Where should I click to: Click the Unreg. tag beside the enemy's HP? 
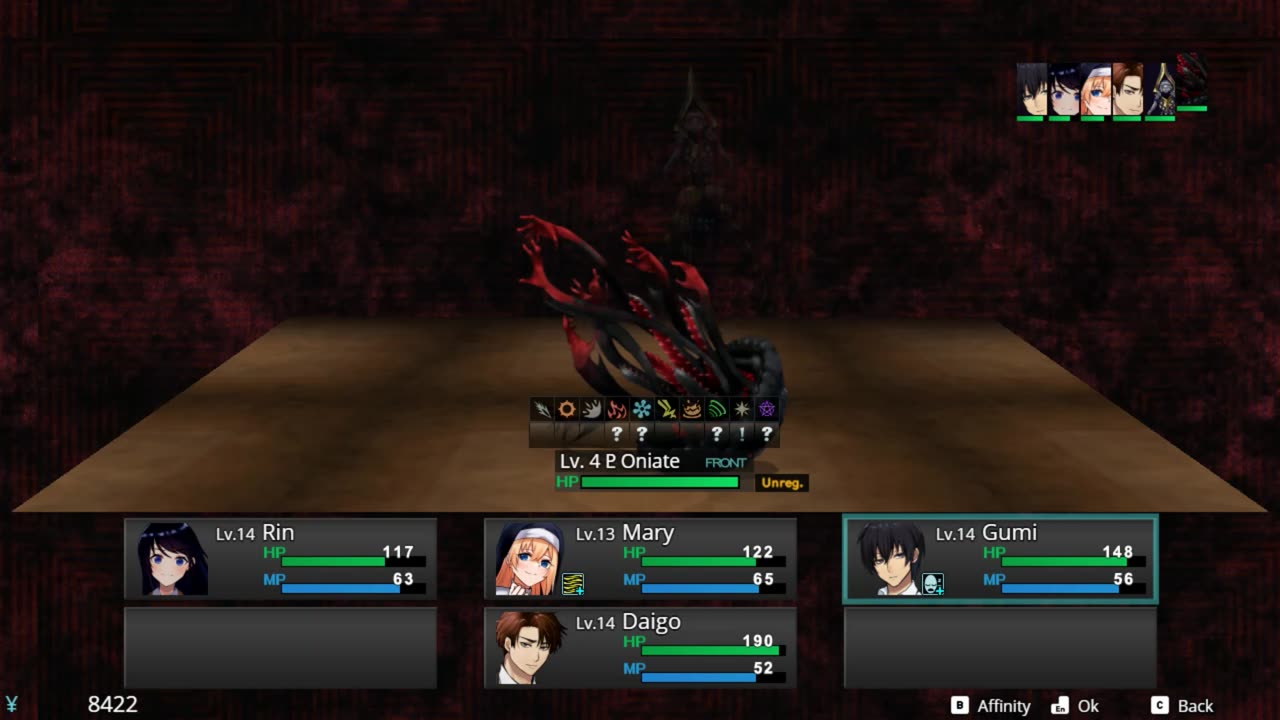782,483
